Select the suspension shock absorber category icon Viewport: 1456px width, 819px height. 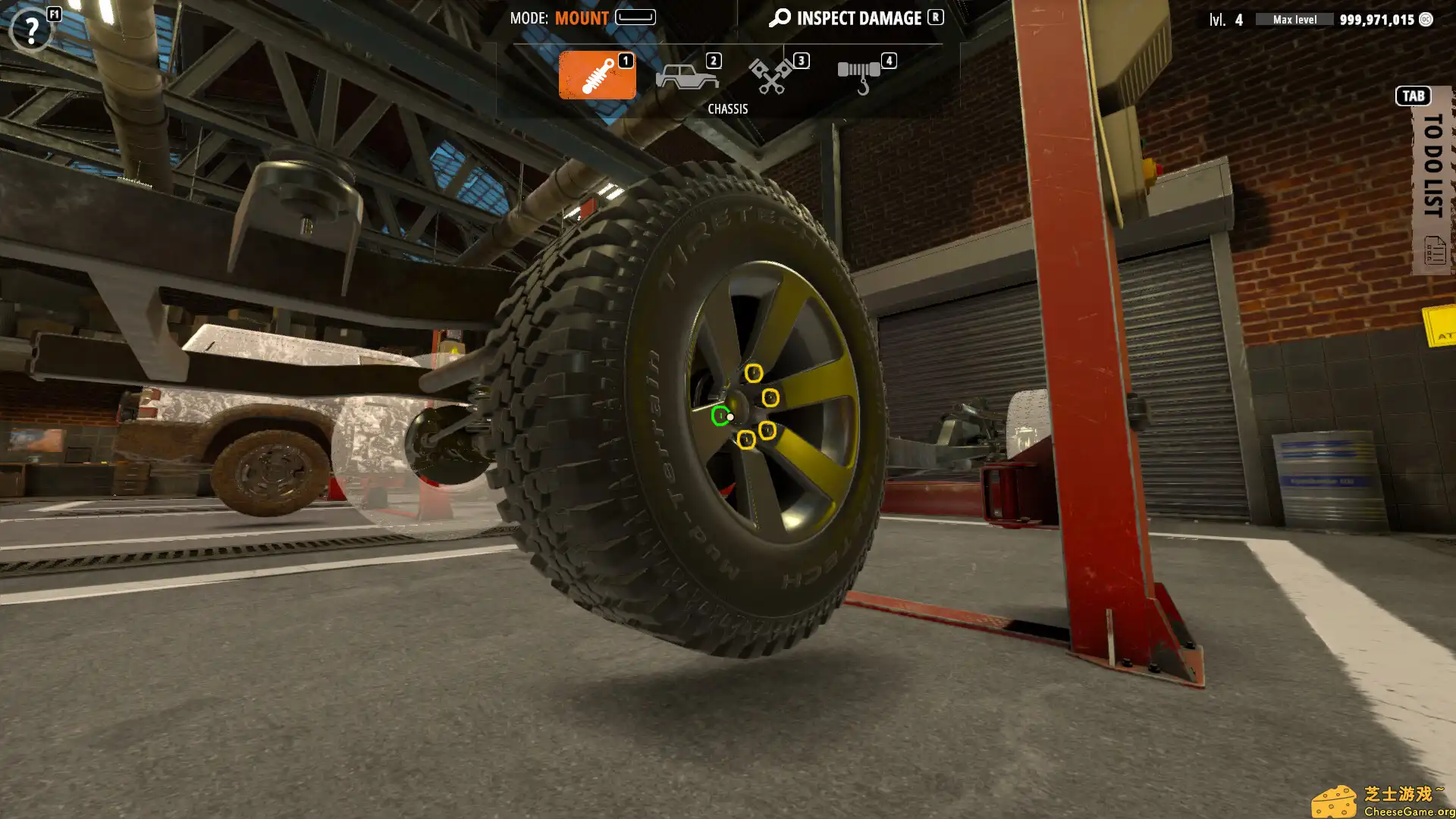pyautogui.click(x=597, y=75)
